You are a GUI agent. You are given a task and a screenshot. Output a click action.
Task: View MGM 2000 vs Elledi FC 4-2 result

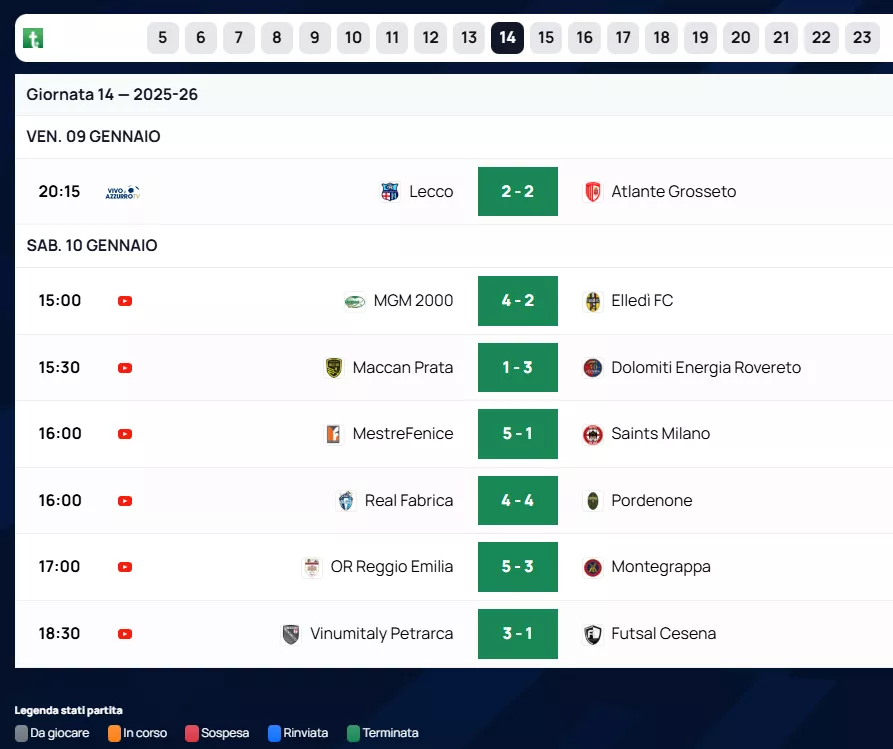pyautogui.click(x=517, y=301)
